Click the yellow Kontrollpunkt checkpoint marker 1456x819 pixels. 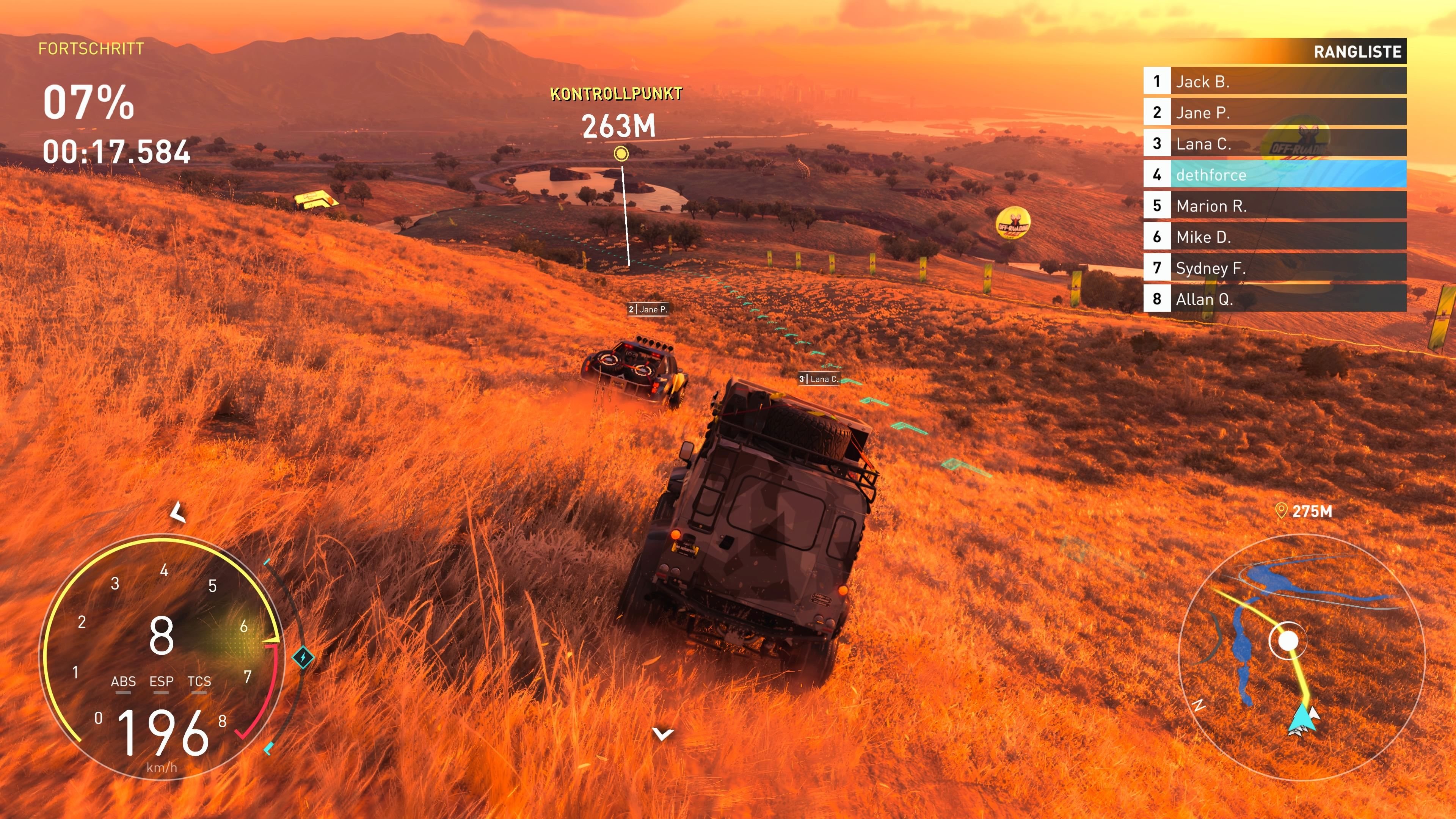[x=621, y=154]
